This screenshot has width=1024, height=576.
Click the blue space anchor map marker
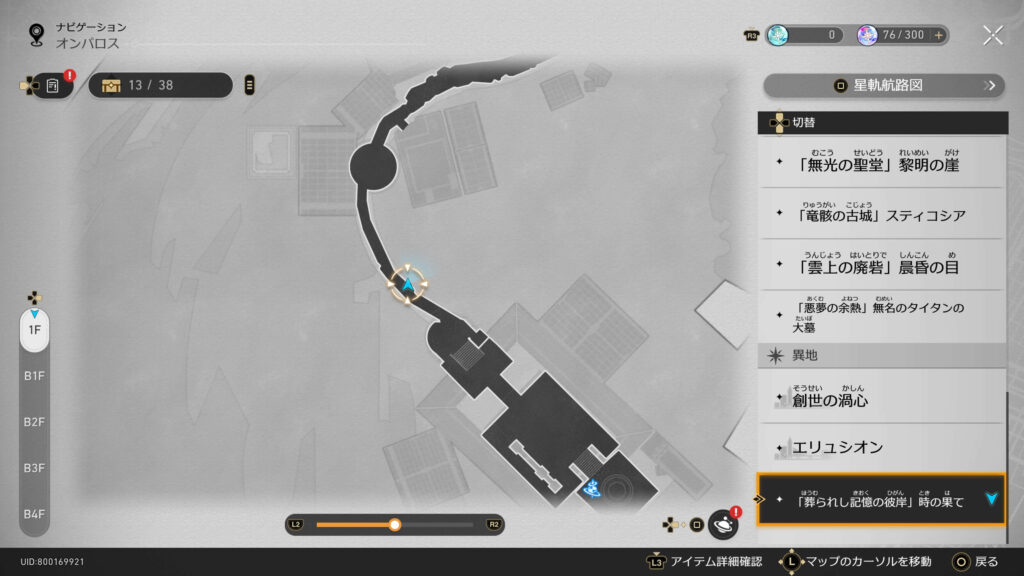point(593,489)
